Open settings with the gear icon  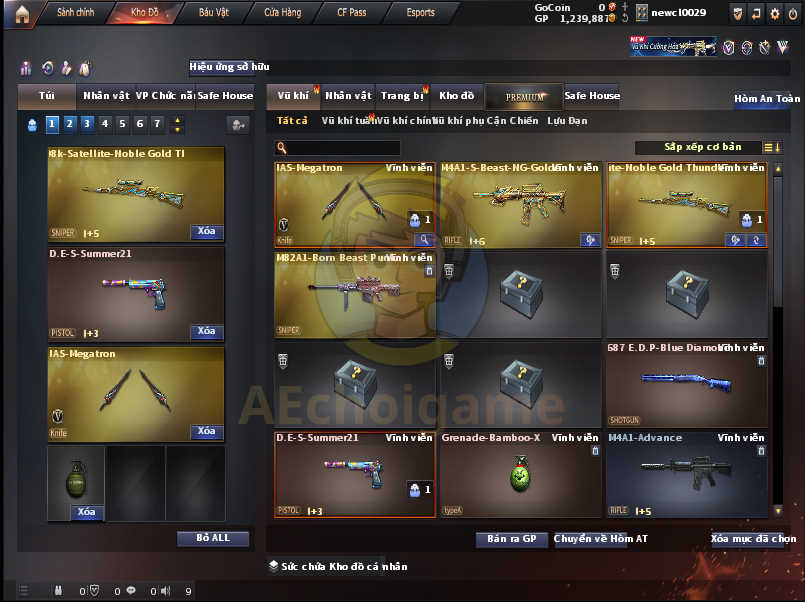click(774, 13)
